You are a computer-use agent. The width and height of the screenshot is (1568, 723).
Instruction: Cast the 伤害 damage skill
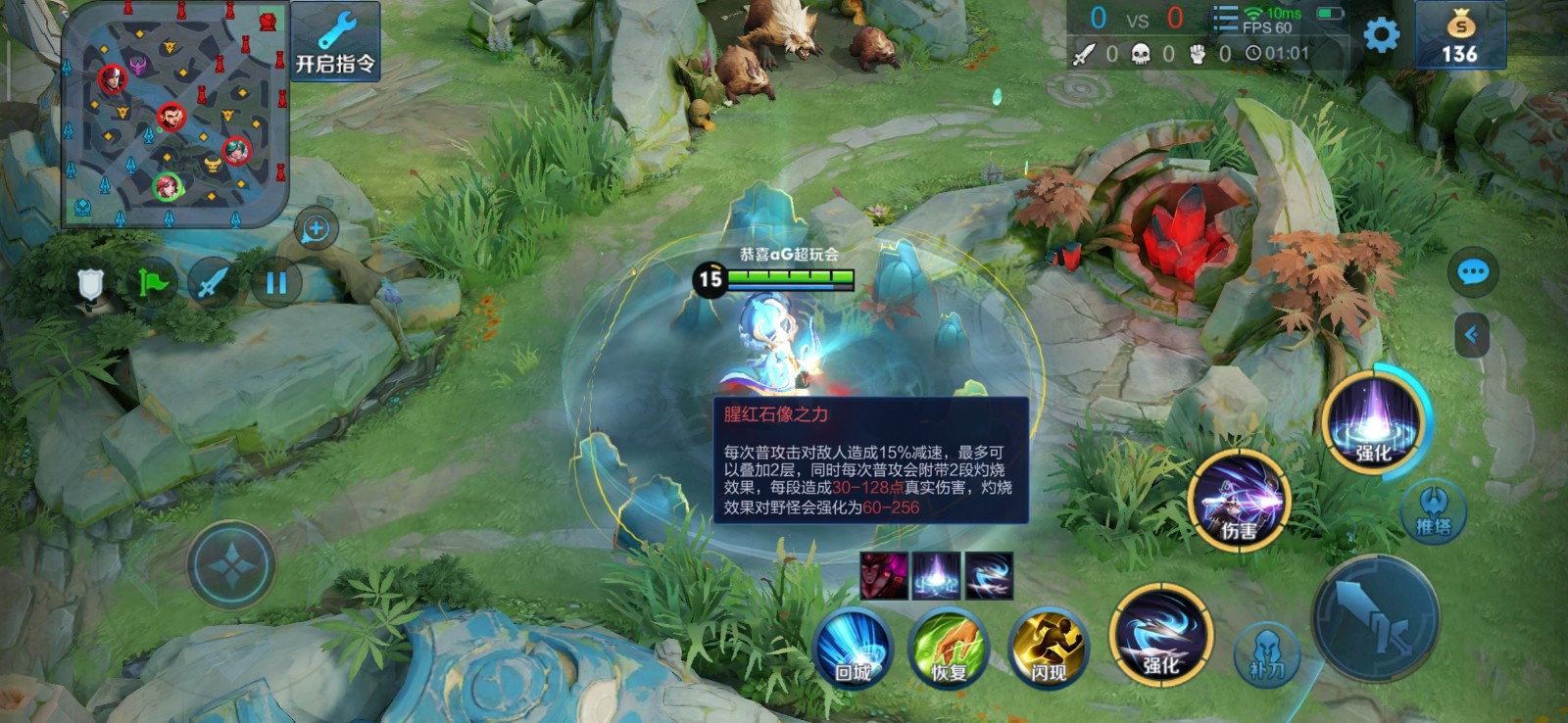[1239, 500]
